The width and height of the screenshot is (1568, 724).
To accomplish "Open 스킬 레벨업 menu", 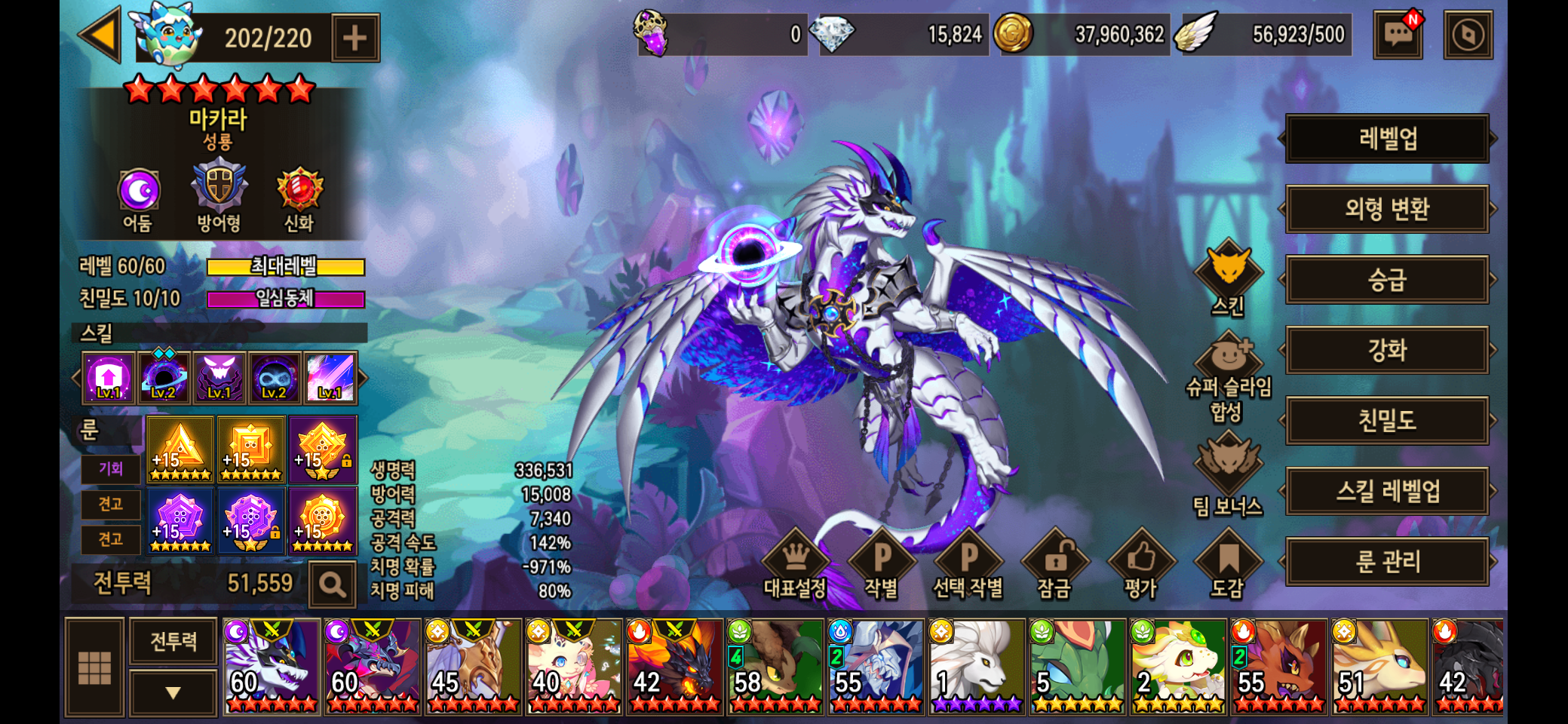I will pos(1387,491).
